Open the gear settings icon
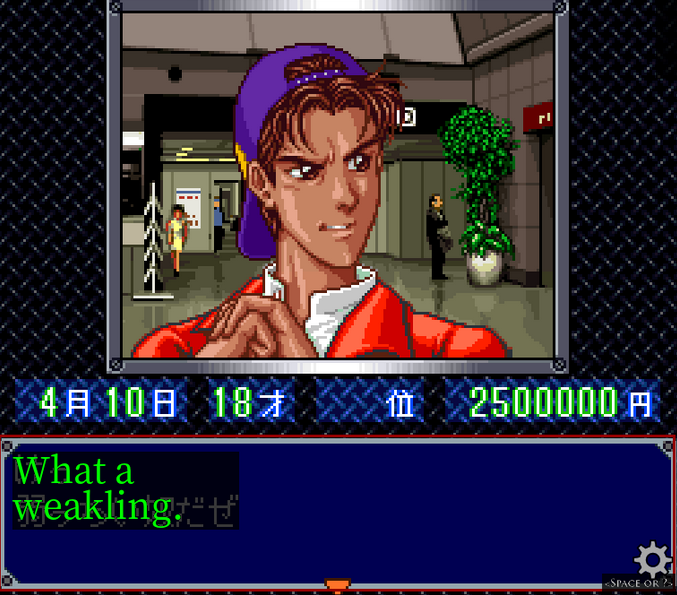The image size is (677, 595). coord(652,558)
